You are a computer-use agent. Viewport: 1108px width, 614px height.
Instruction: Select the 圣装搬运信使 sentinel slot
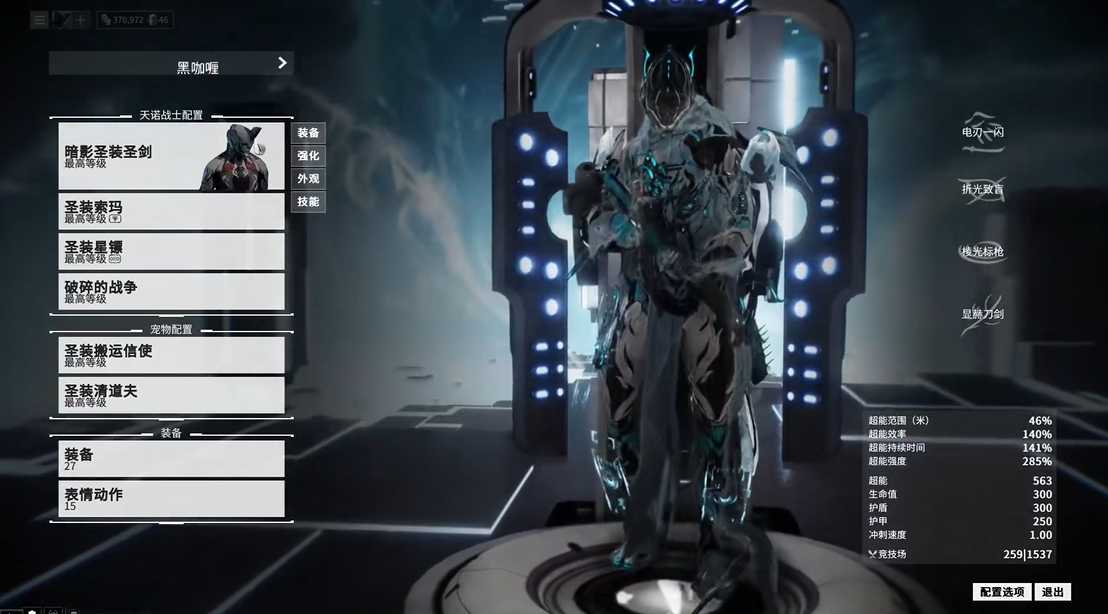[x=171, y=356]
